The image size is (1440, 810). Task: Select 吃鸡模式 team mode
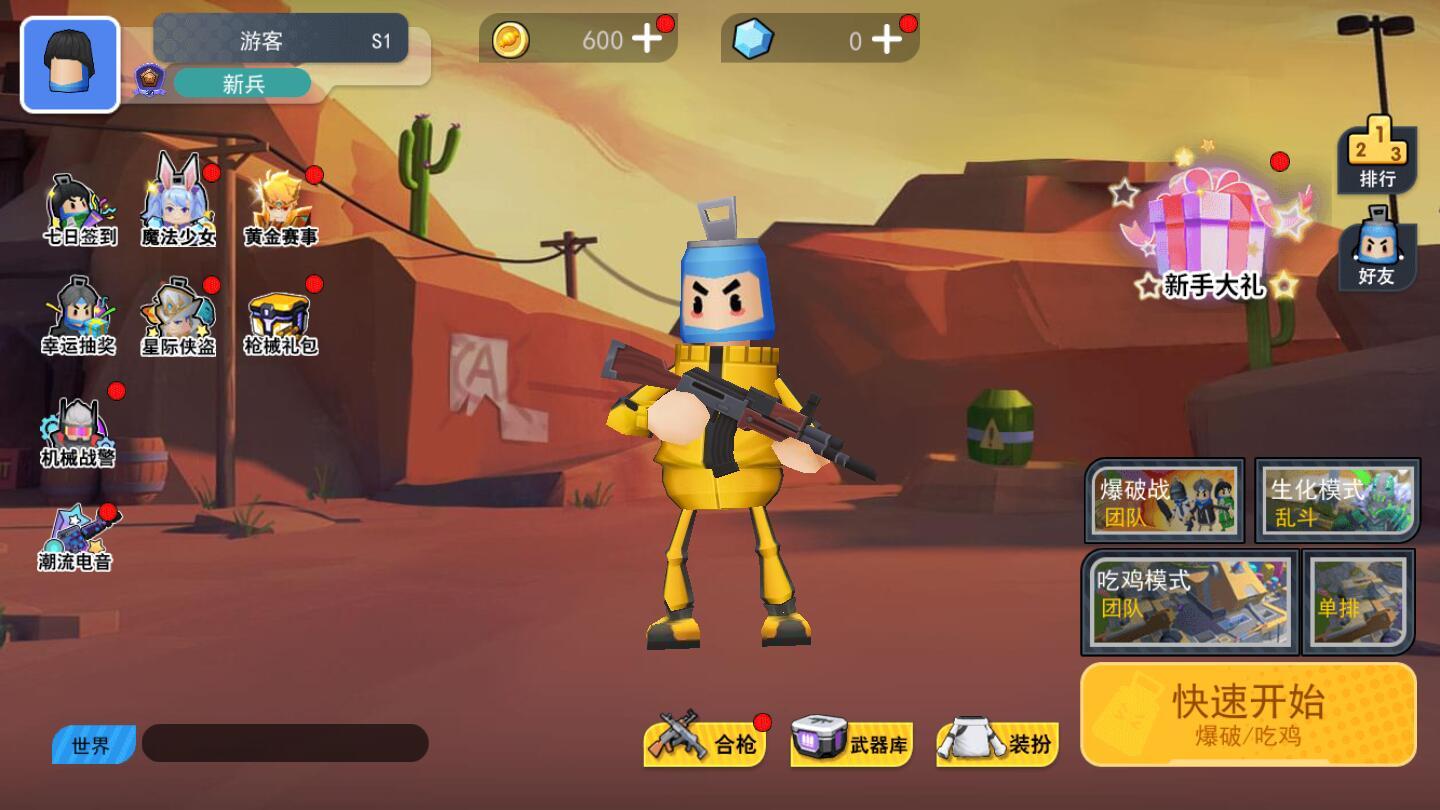1190,601
